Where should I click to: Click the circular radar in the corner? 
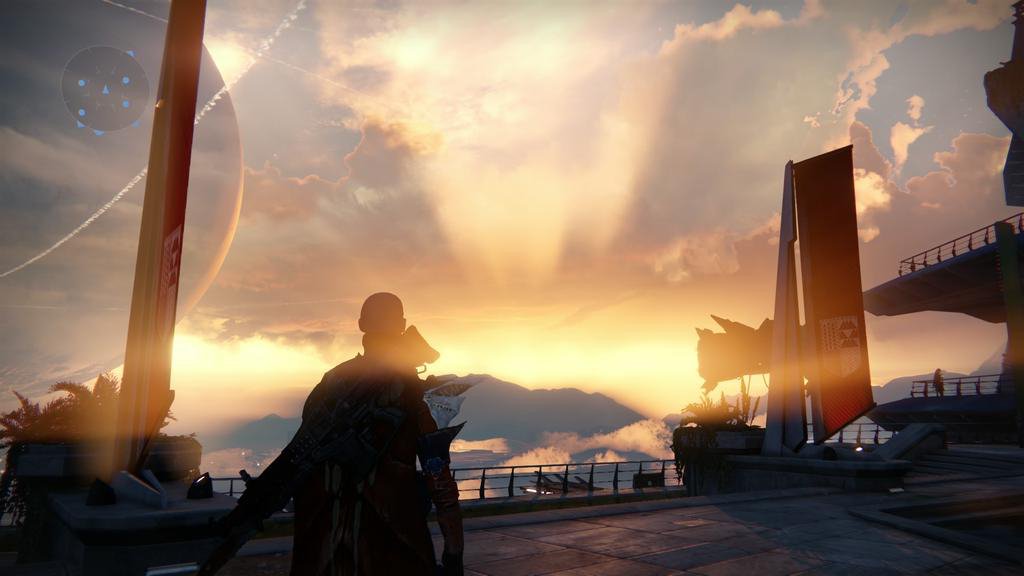(105, 90)
